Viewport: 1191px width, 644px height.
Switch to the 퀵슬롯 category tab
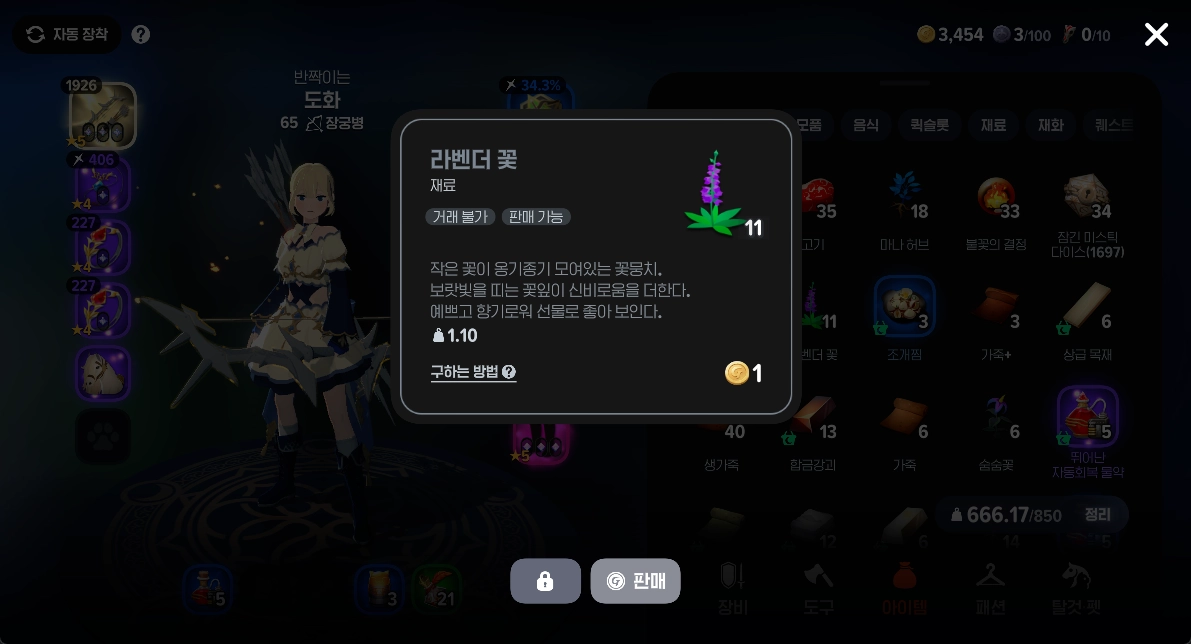929,125
